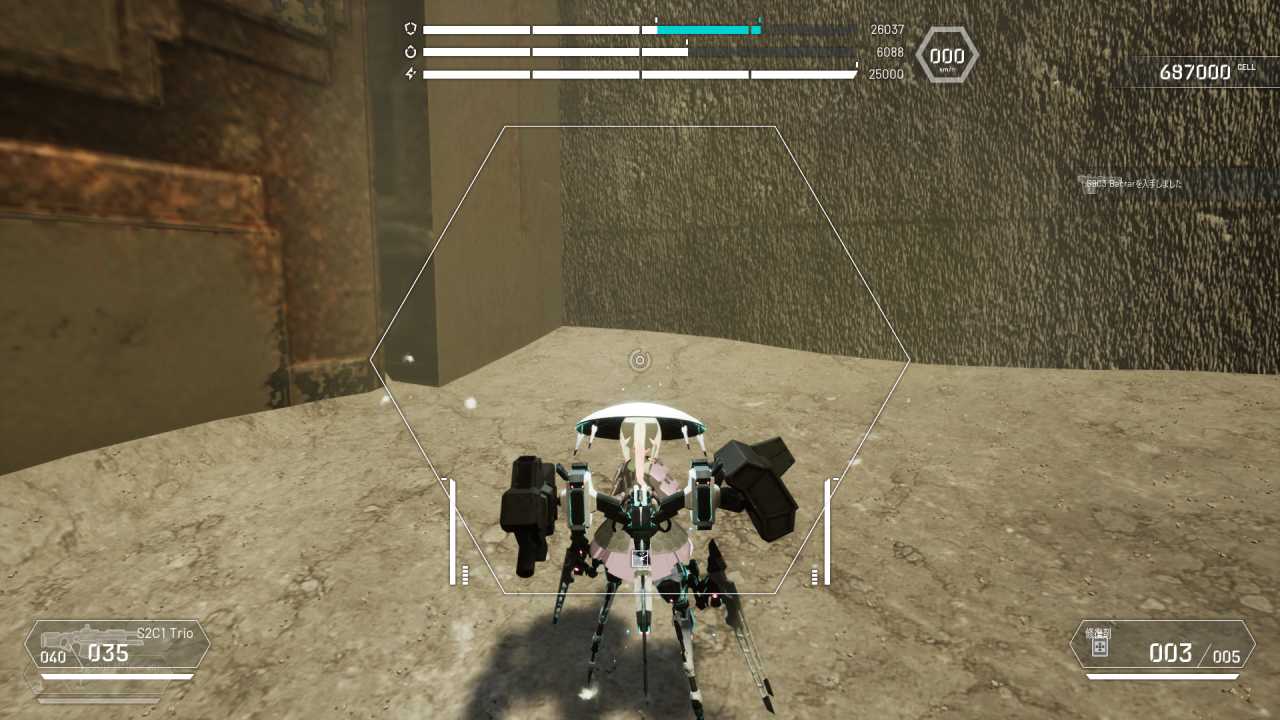1280x720 pixels.
Task: Select the S2C1 Trio weapon silhouette icon
Action: [90, 638]
